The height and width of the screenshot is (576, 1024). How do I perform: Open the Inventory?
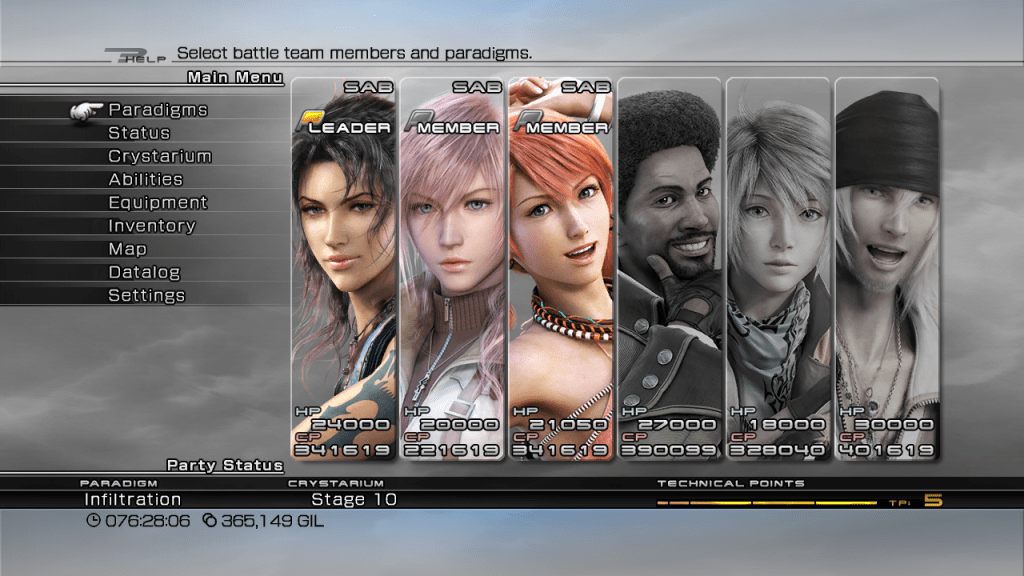pyautogui.click(x=151, y=226)
